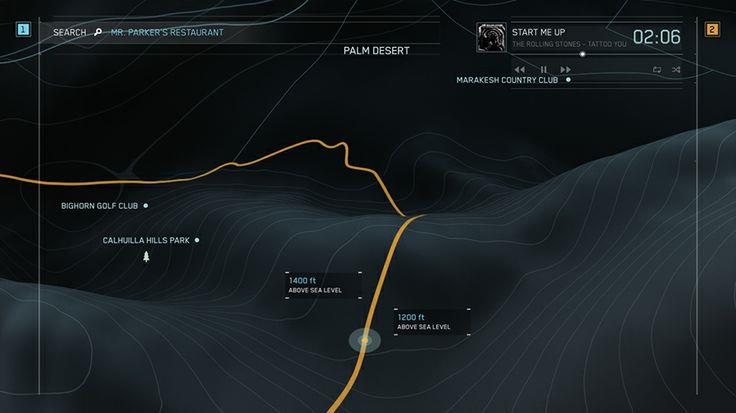Click the song progress slider handle
Viewport: 736px width, 413px height.
tap(583, 54)
